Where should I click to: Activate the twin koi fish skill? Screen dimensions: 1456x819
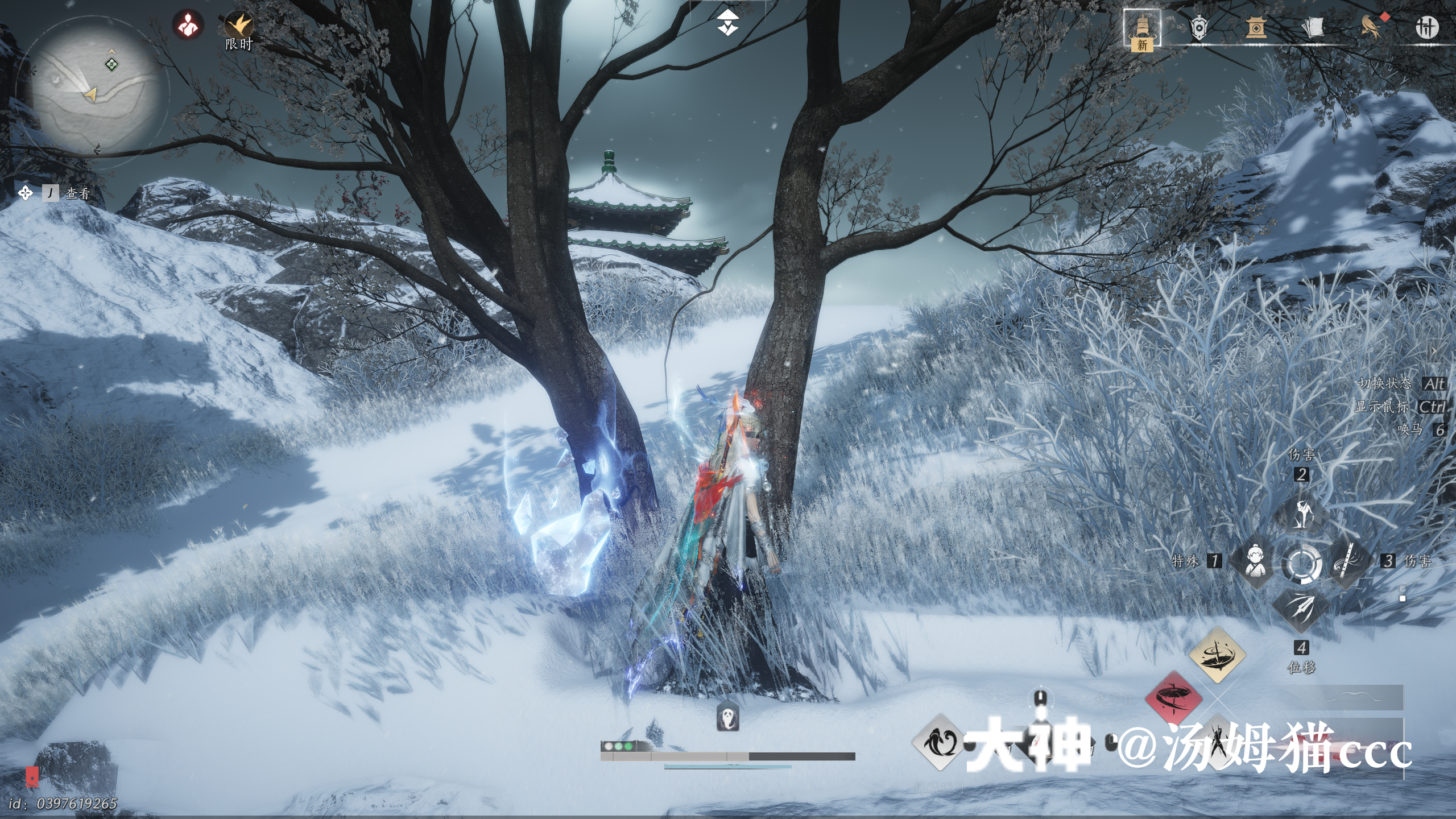tap(938, 742)
